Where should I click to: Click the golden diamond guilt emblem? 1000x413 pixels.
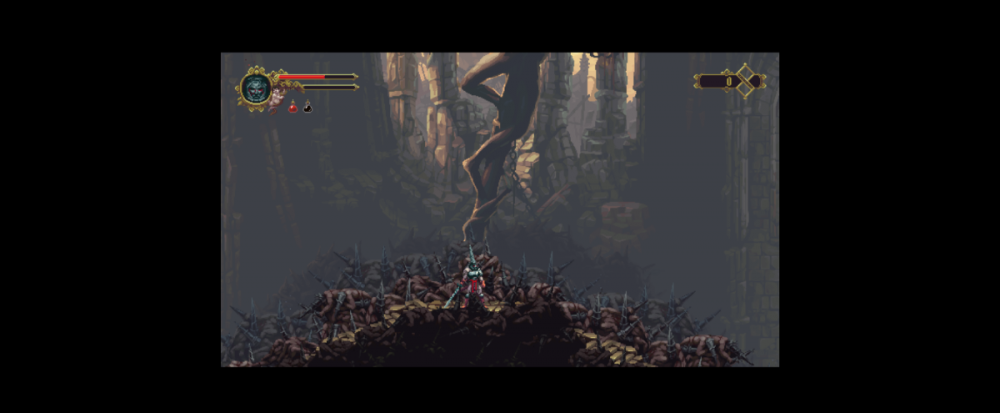[746, 81]
